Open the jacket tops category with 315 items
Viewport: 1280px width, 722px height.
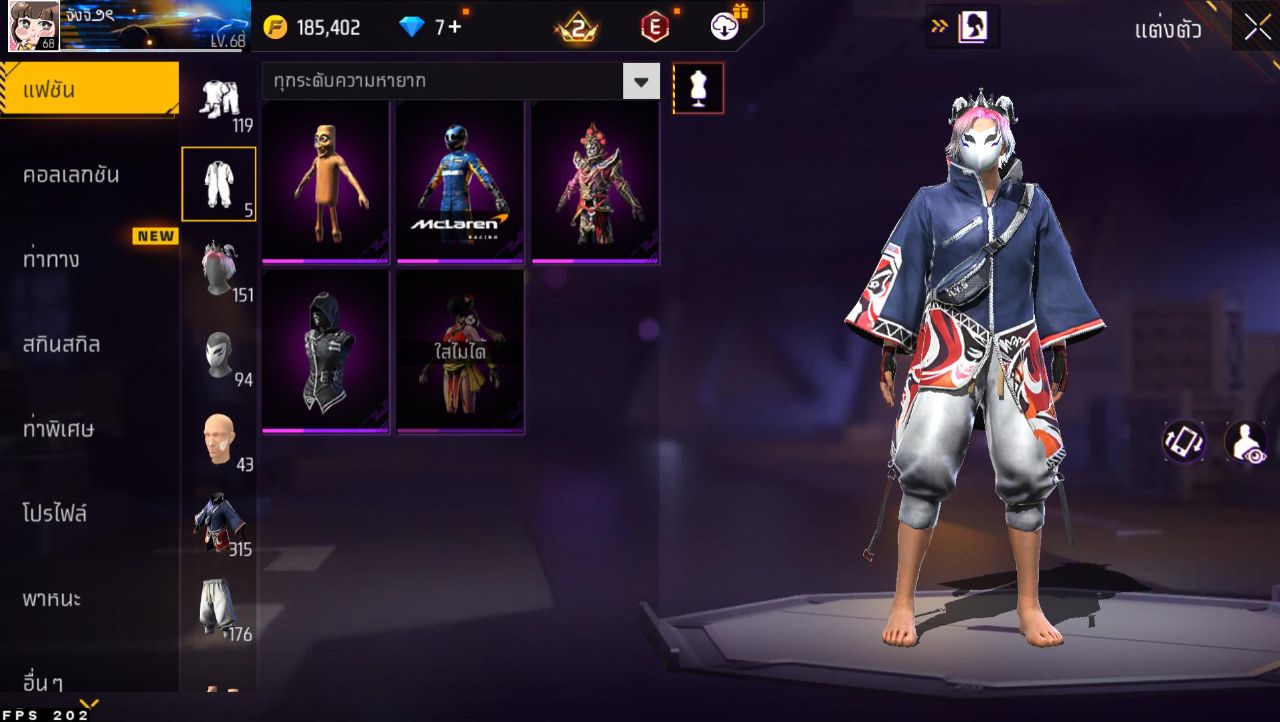point(219,524)
